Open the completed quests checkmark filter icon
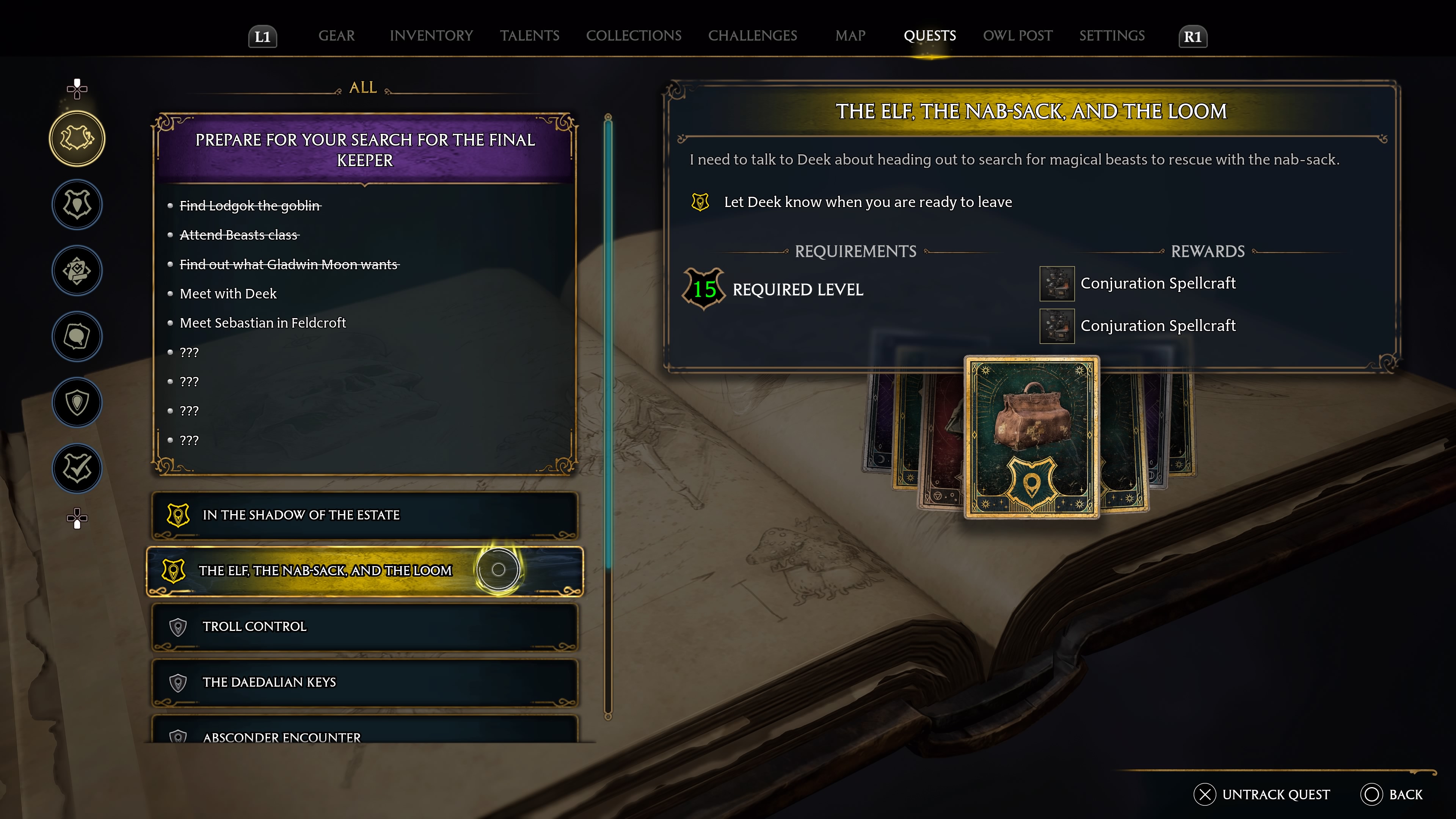 pyautogui.click(x=77, y=469)
